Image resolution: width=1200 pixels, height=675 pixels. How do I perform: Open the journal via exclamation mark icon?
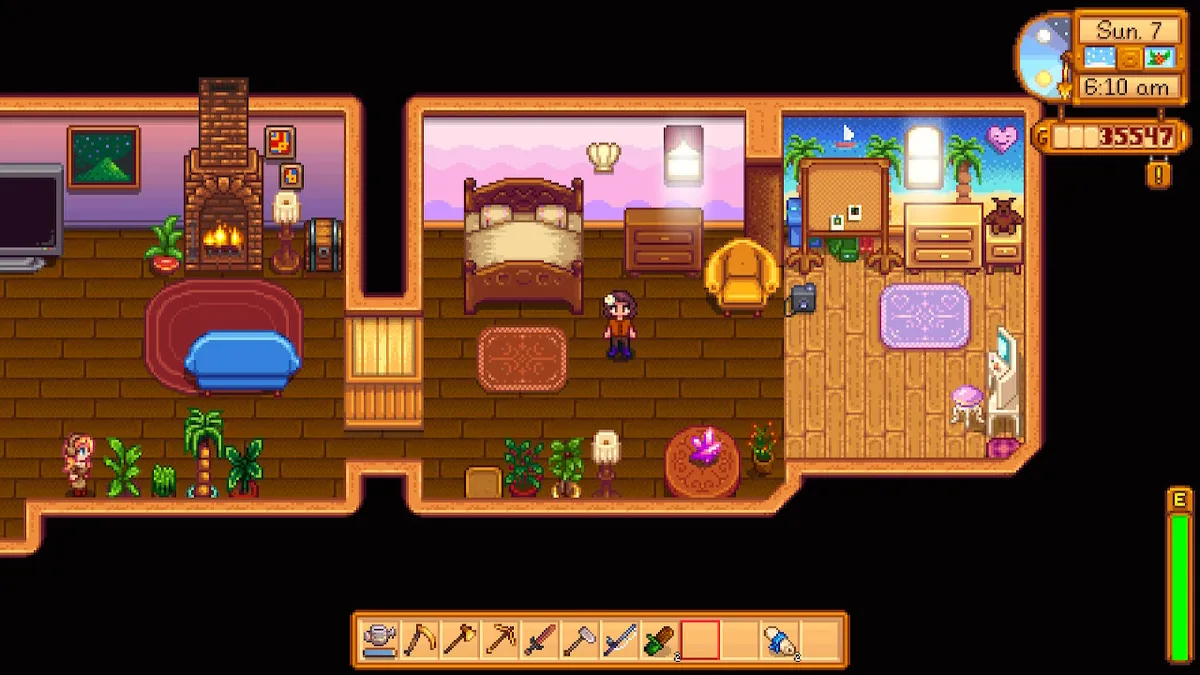[x=1158, y=173]
